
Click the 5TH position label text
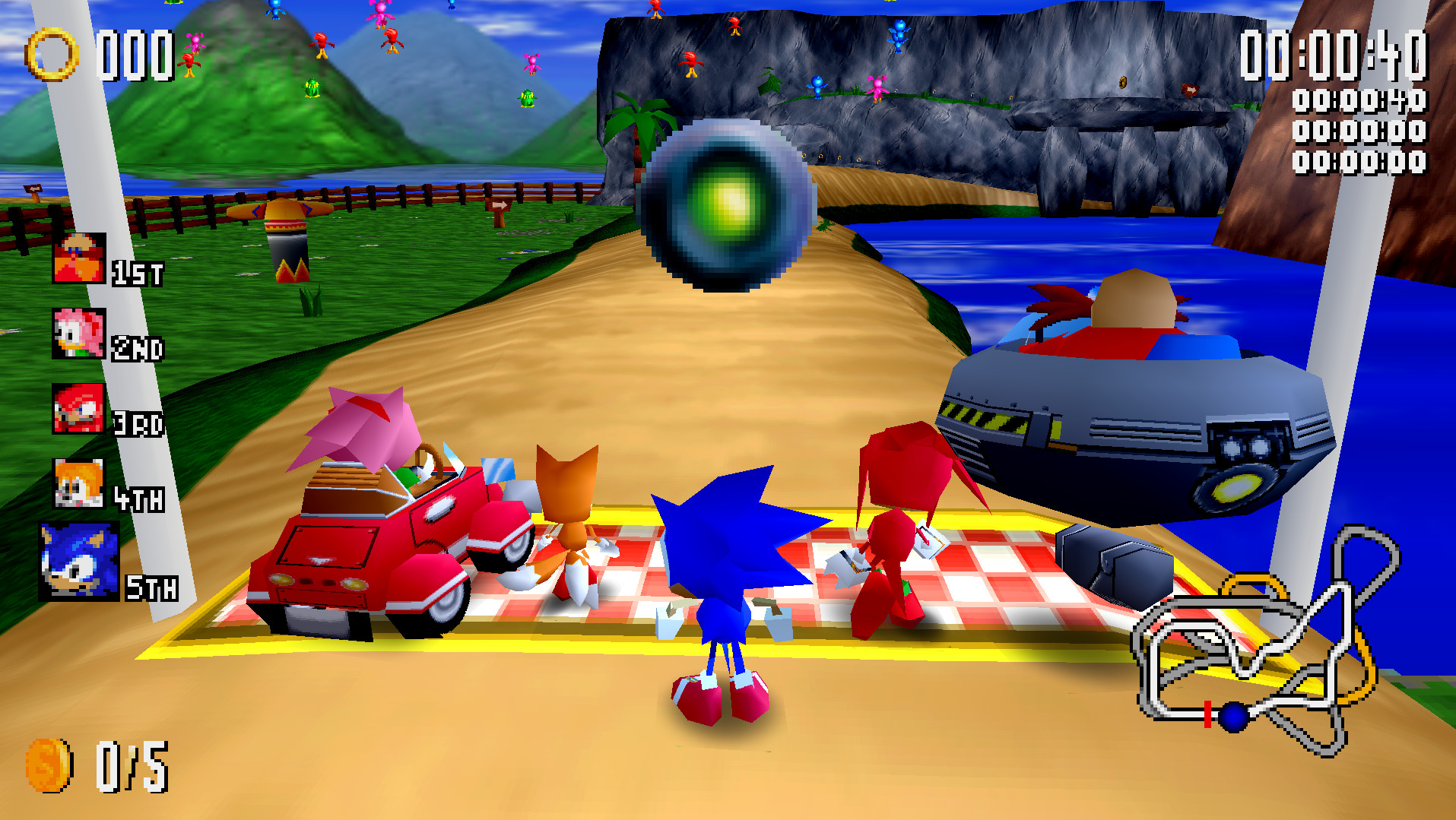pyautogui.click(x=152, y=589)
